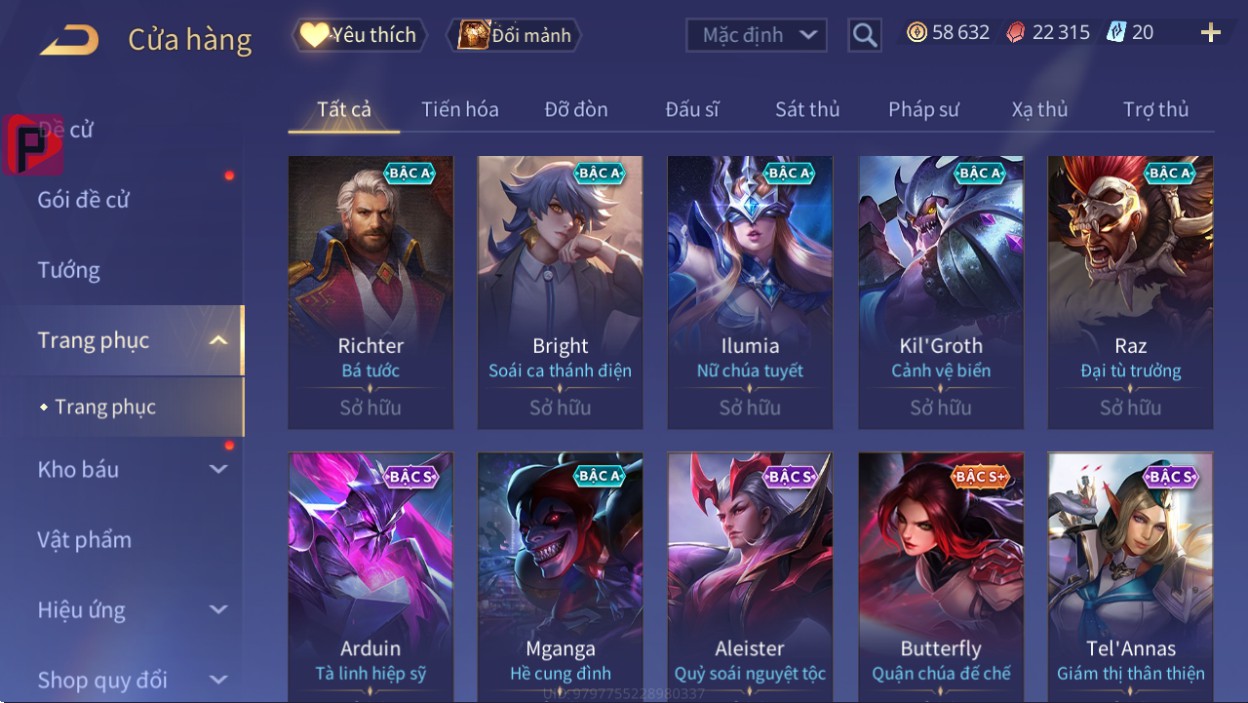The height and width of the screenshot is (703, 1248).
Task: Open the Vật phẩm items menu
Action: point(85,540)
